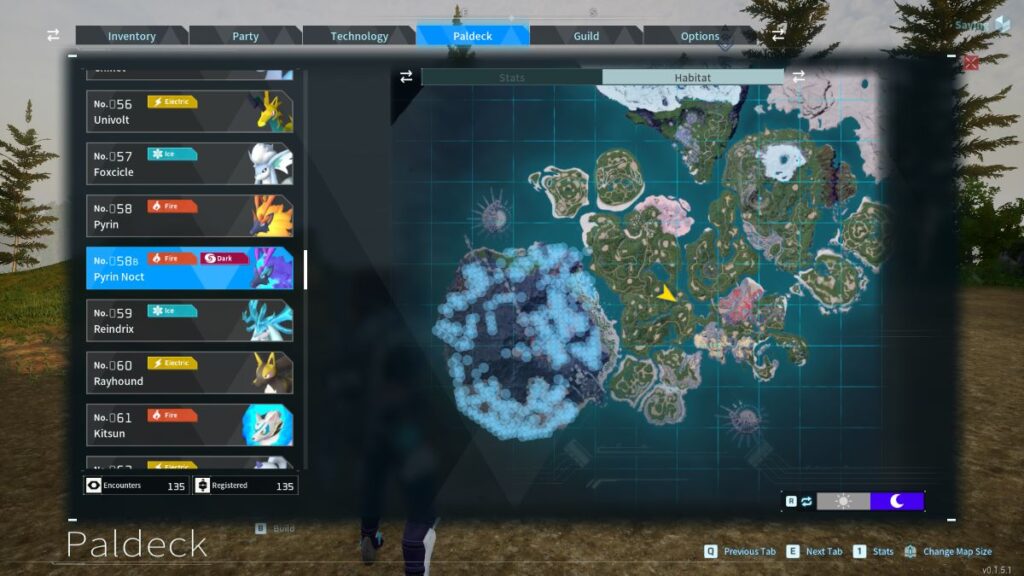This screenshot has height=576, width=1024.
Task: Switch habitat map to daytime sun
Action: (x=843, y=501)
